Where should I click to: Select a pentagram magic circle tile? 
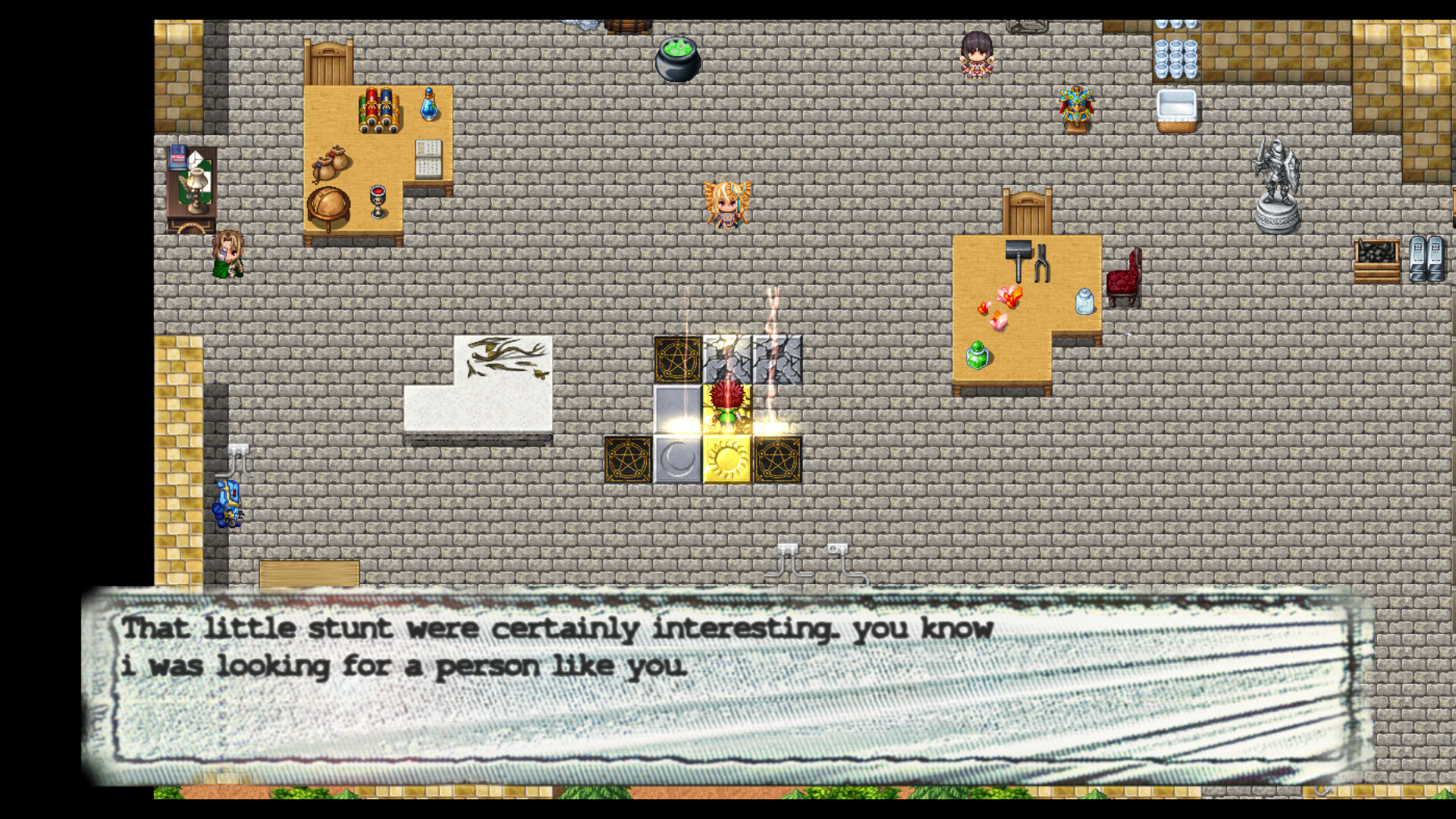[x=626, y=458]
